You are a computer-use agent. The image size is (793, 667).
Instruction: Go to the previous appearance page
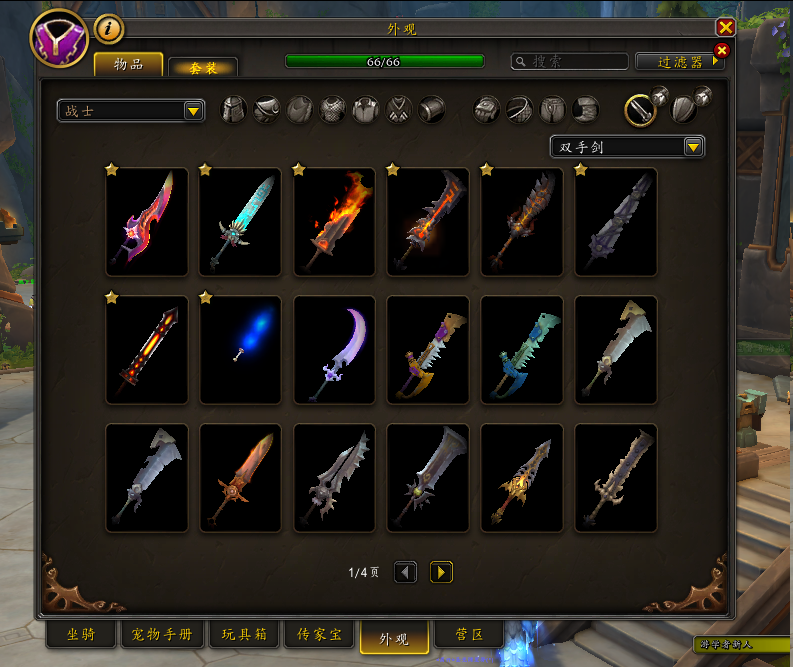point(405,572)
